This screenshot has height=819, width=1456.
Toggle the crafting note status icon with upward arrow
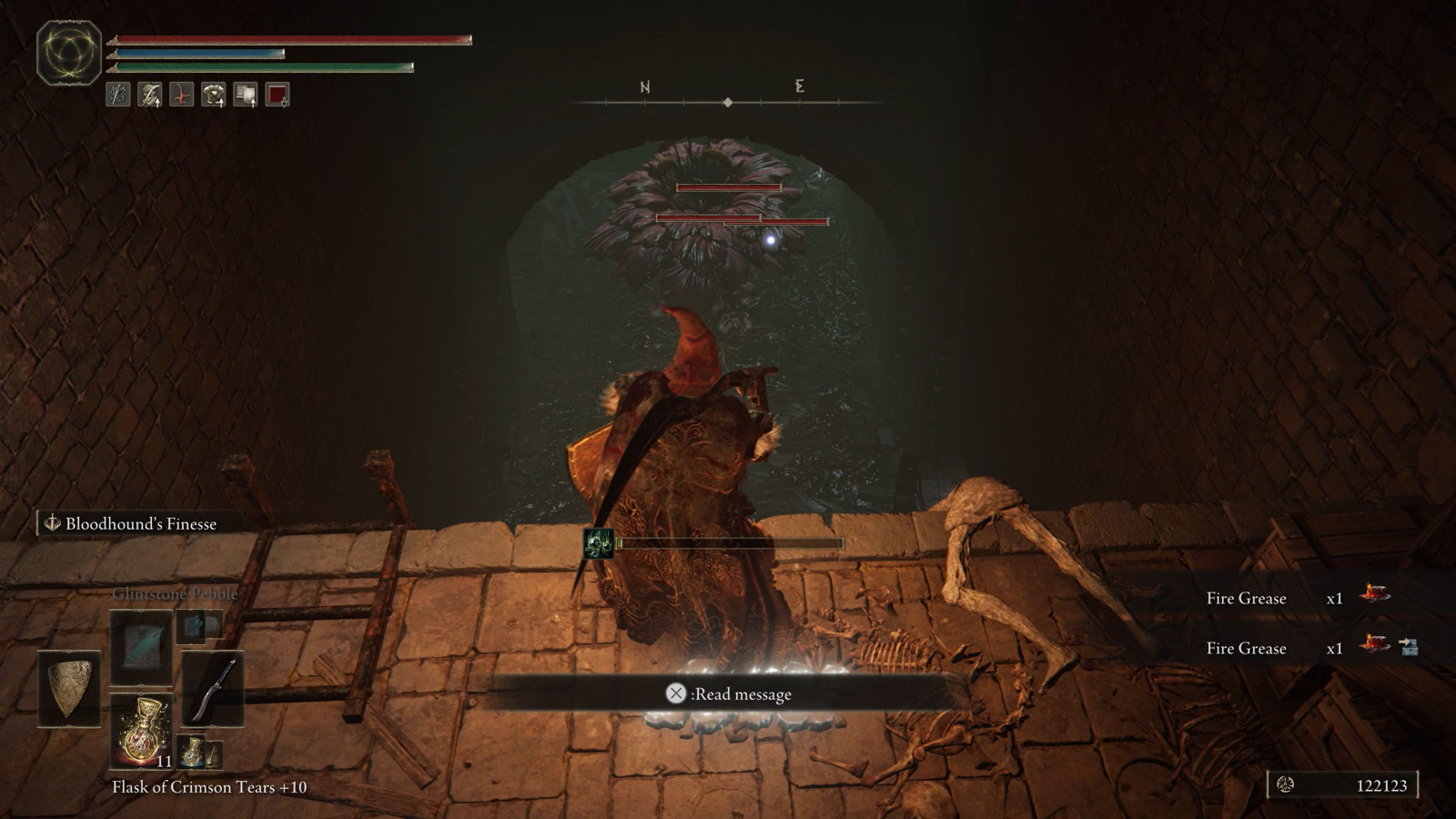[246, 93]
